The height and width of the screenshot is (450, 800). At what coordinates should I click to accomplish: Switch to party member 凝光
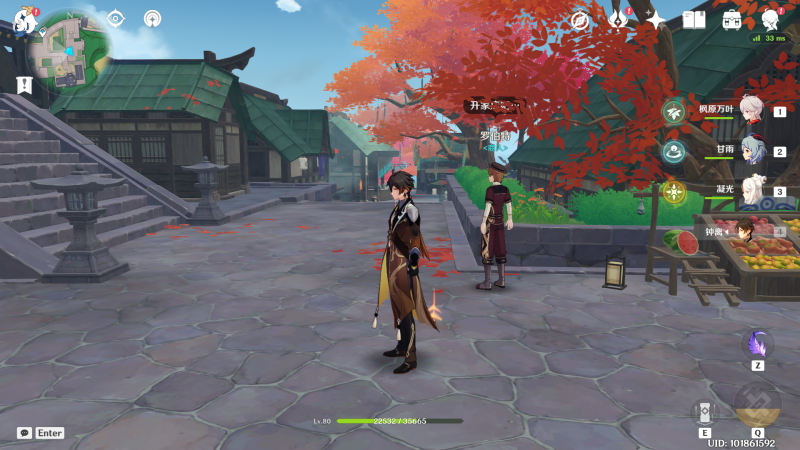coord(751,191)
